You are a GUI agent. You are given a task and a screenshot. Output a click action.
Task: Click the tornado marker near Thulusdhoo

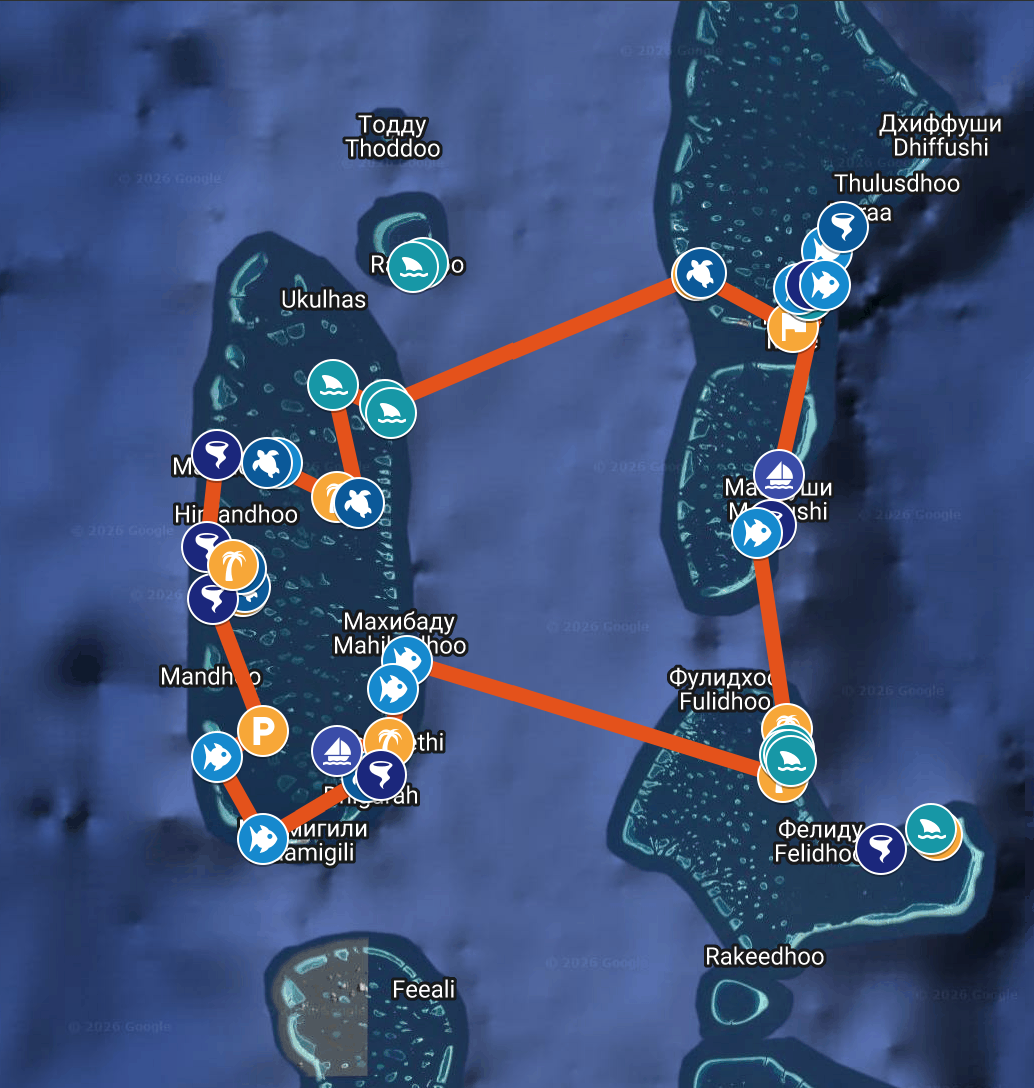[842, 226]
